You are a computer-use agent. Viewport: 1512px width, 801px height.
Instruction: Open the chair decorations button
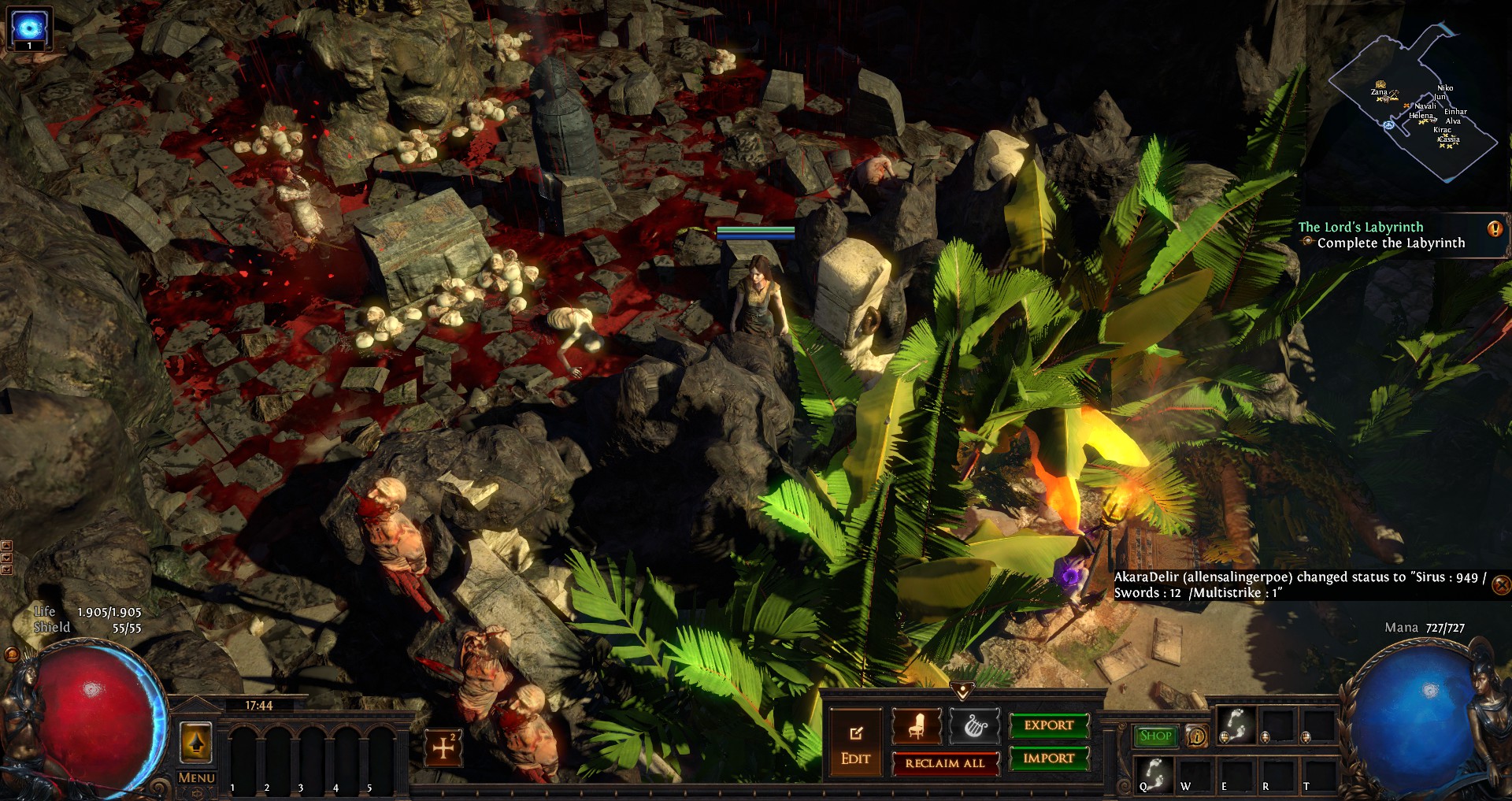tap(917, 725)
